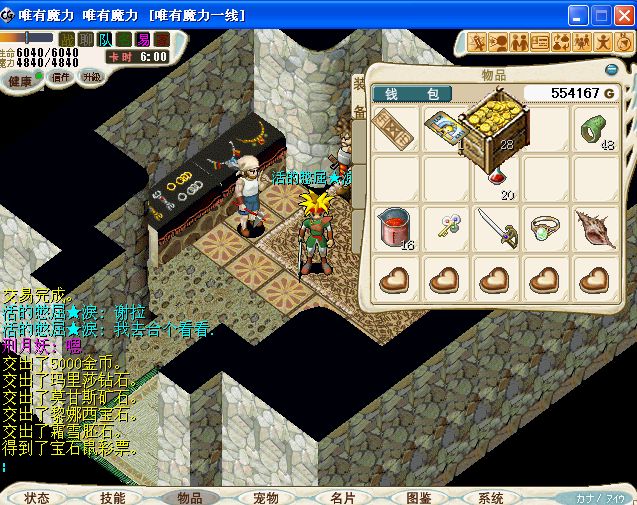Open the 宠物 pets tab
This screenshot has width=637, height=505.
point(265,497)
